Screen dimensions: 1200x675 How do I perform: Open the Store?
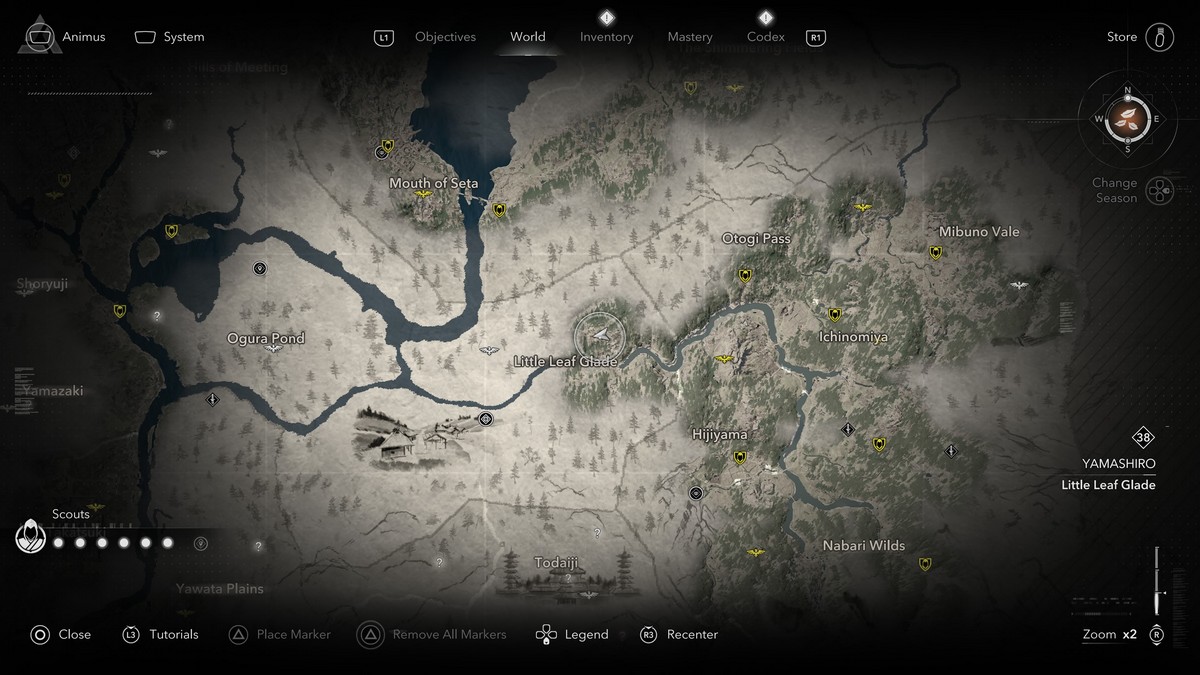1122,37
